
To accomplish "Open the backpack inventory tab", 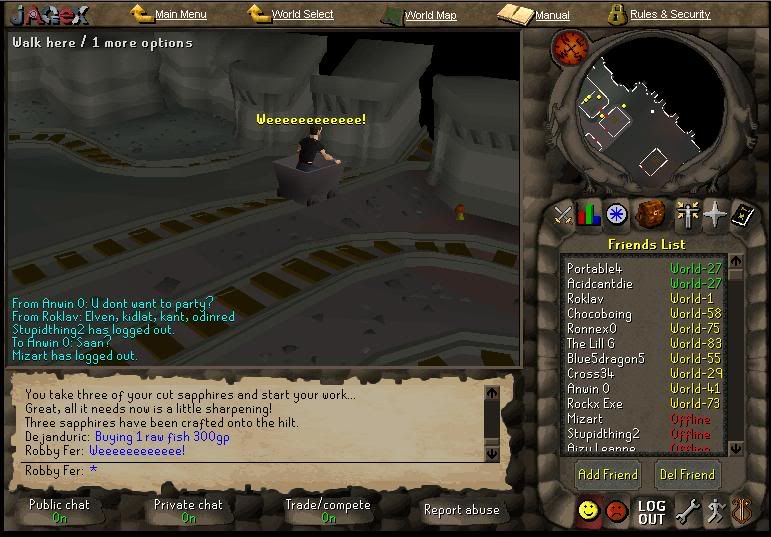I will (650, 214).
